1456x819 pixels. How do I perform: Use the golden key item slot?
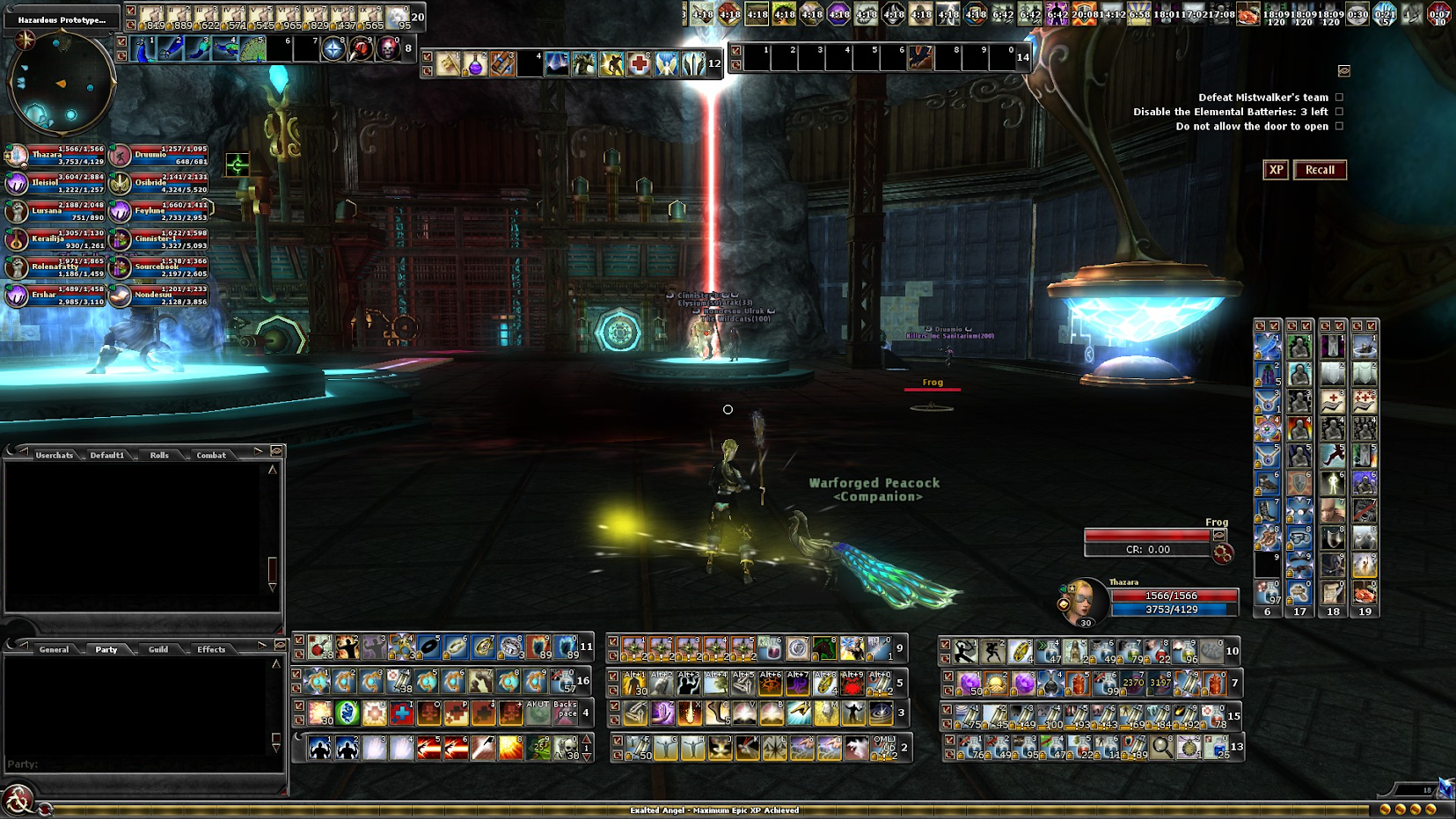point(449,64)
